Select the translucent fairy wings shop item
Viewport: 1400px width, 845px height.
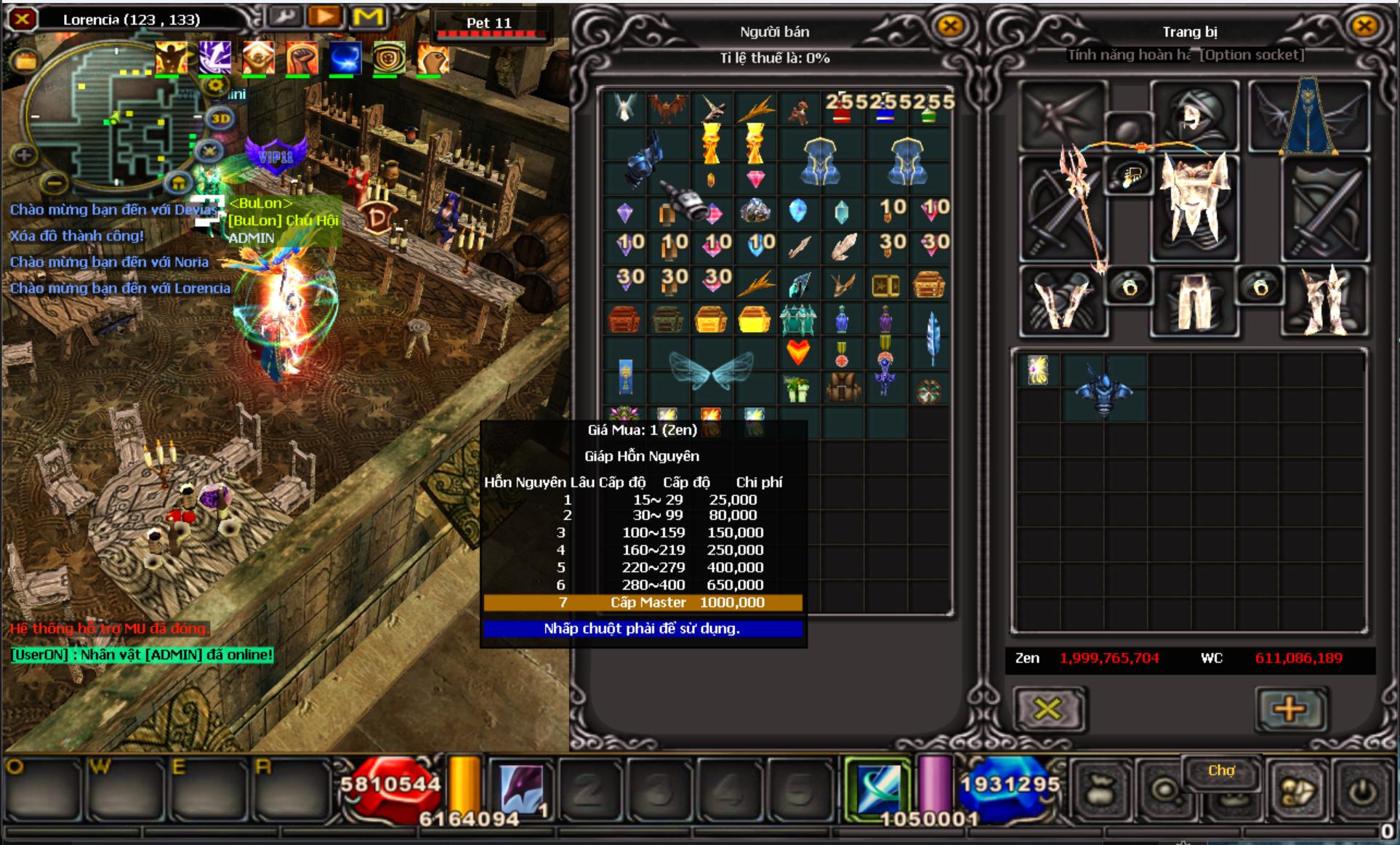[x=711, y=370]
